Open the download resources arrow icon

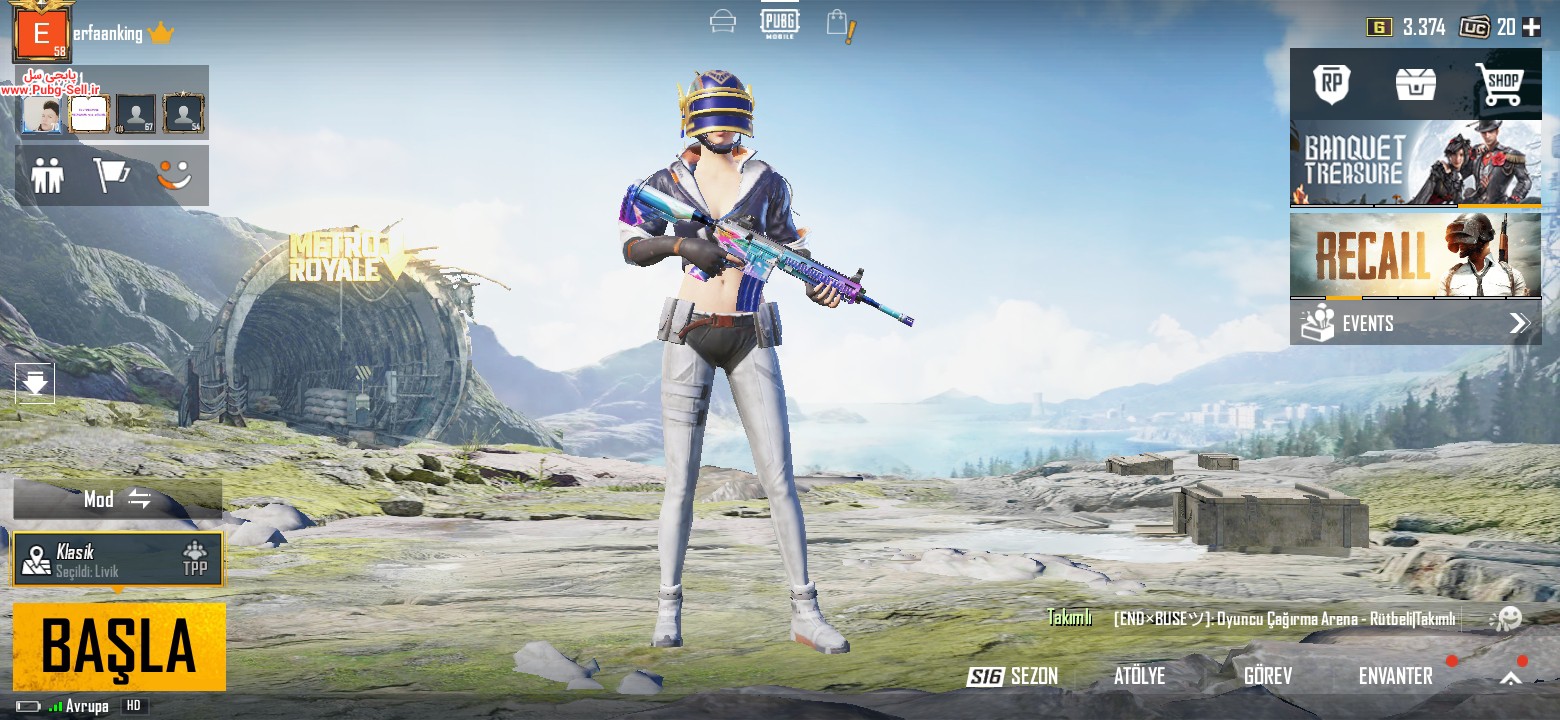click(x=35, y=382)
